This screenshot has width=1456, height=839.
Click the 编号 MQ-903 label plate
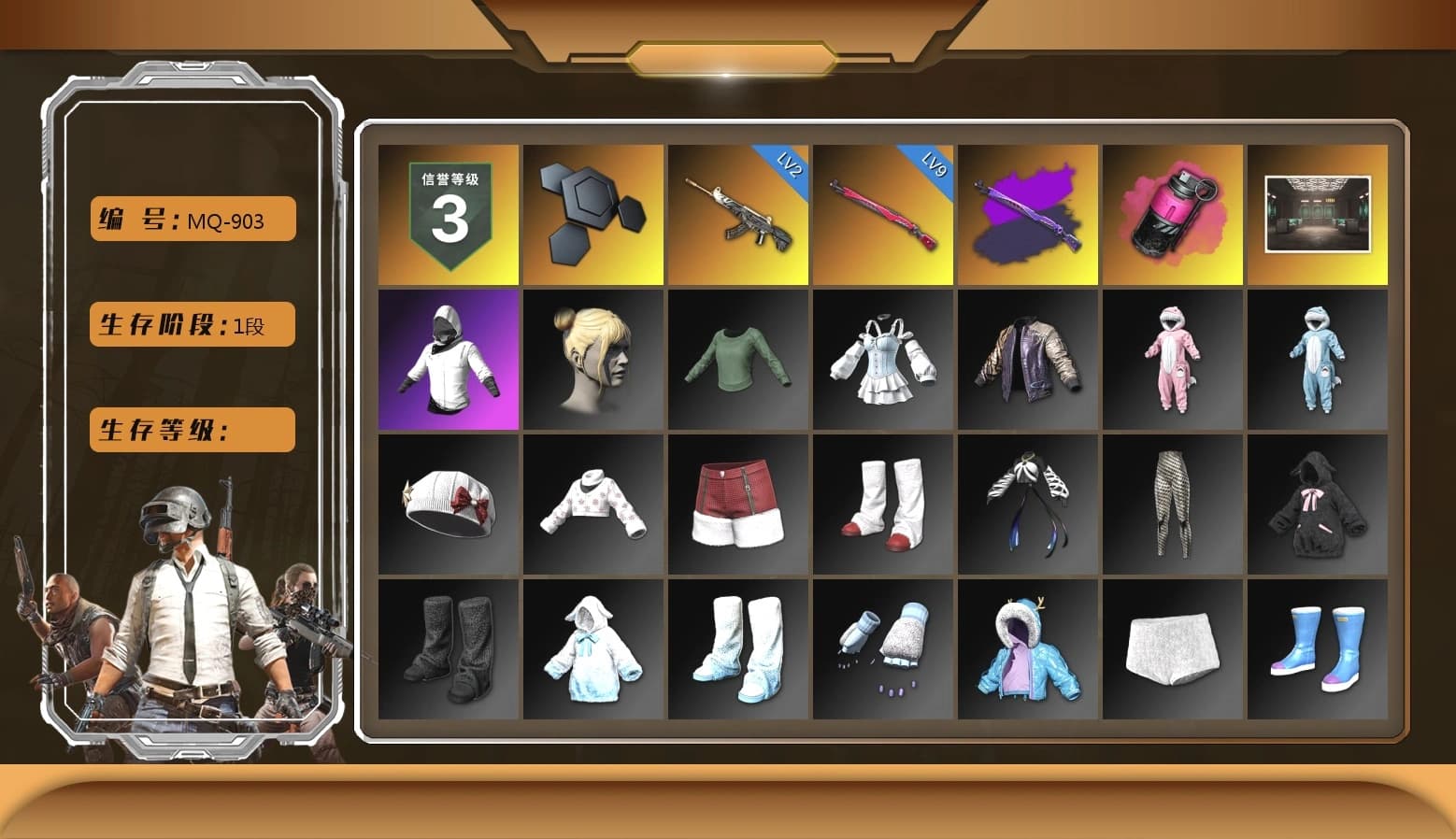pos(191,220)
